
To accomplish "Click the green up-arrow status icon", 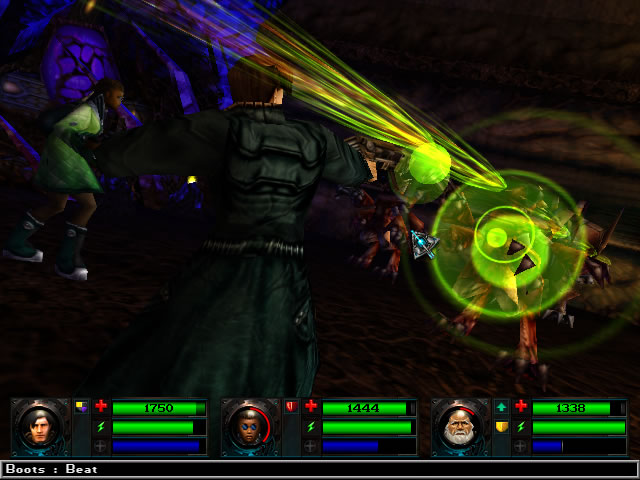I will click(x=502, y=407).
